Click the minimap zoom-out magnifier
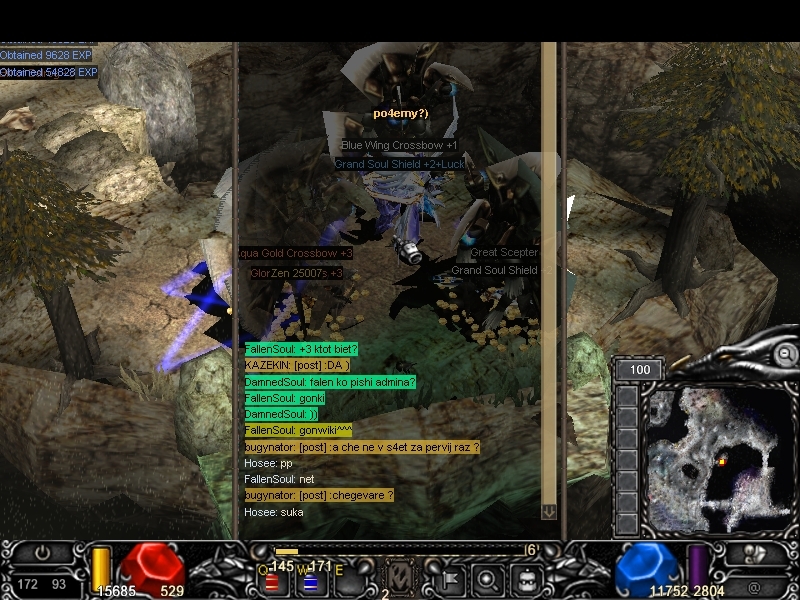This screenshot has height=600, width=800. coord(786,353)
